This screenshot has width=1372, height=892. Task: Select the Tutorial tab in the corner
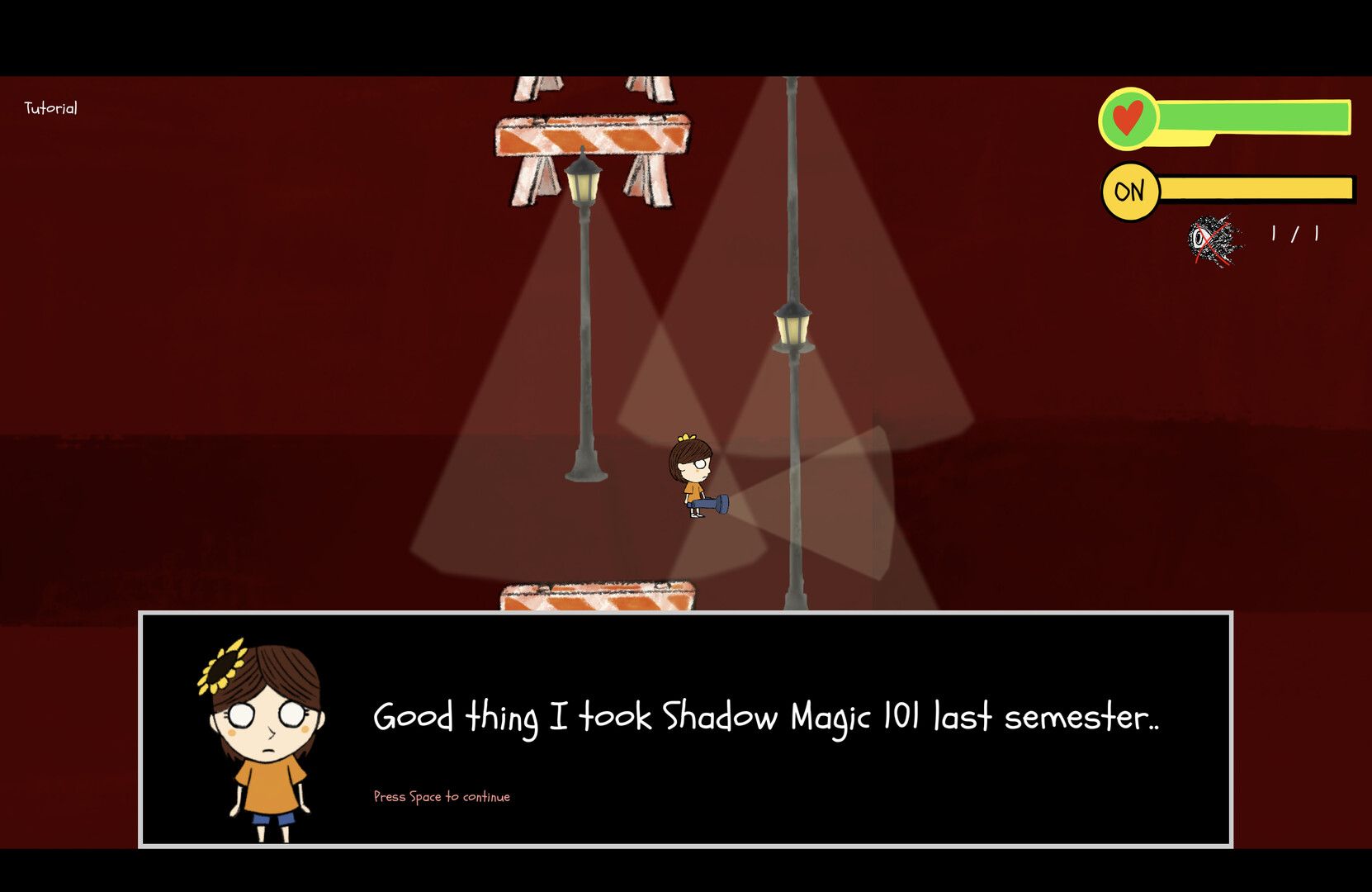click(x=50, y=107)
